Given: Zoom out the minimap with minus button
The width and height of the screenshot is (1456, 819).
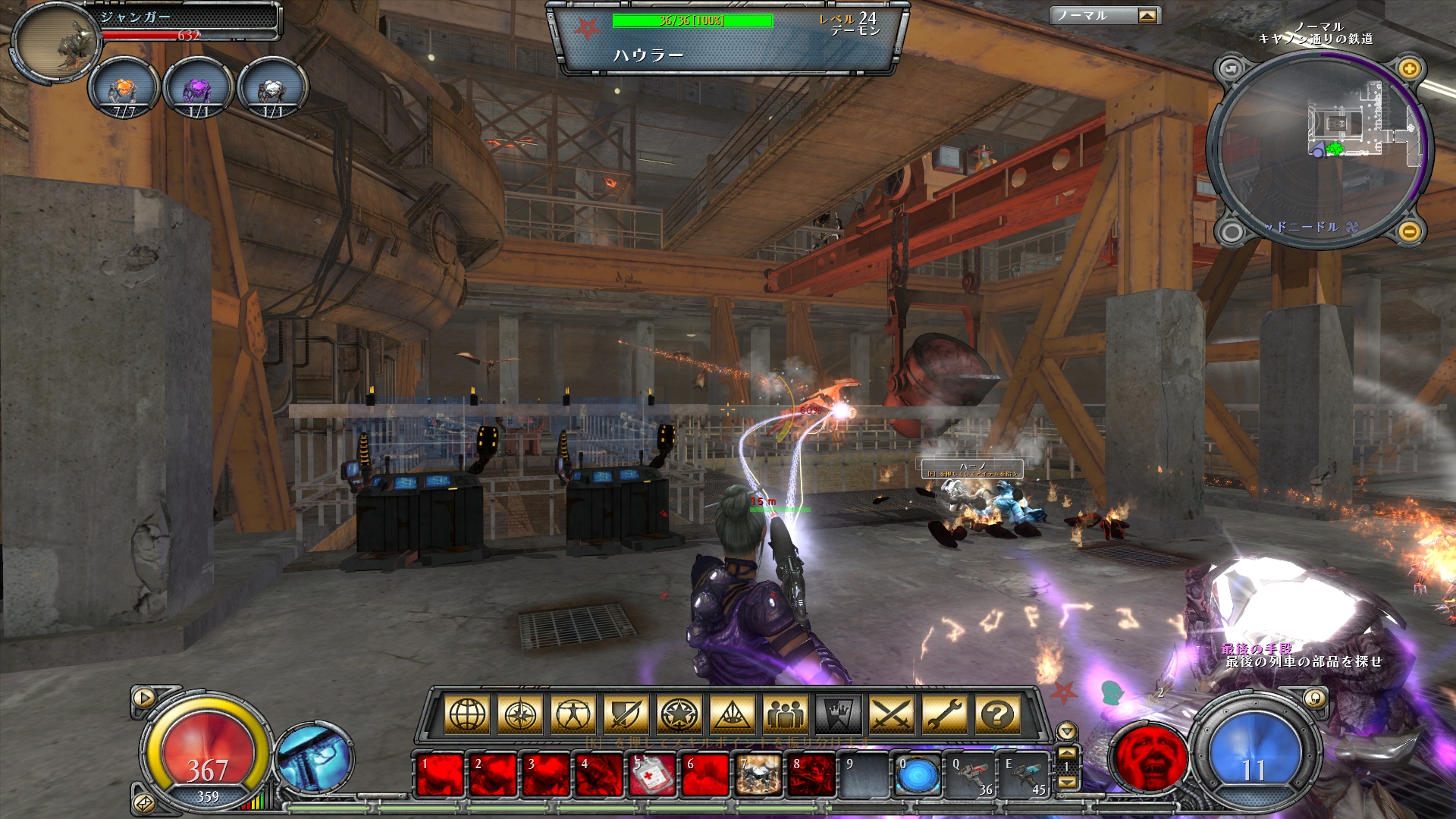Looking at the screenshot, I should (1409, 231).
